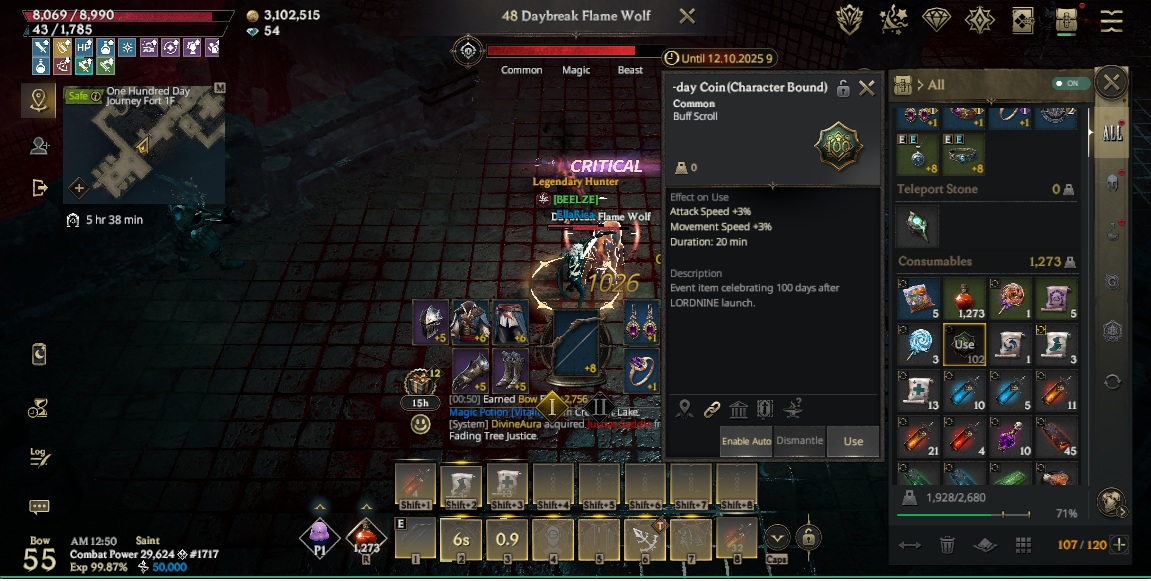Click the inventory trash can icon
Screen dimensions: 1151x581
click(x=946, y=545)
